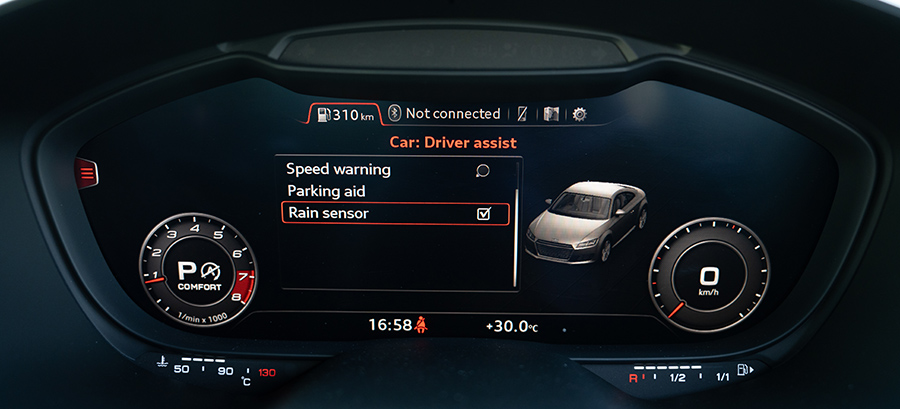Screen dimensions: 900x409
Task: Switch to the phone signal tab
Action: point(520,114)
